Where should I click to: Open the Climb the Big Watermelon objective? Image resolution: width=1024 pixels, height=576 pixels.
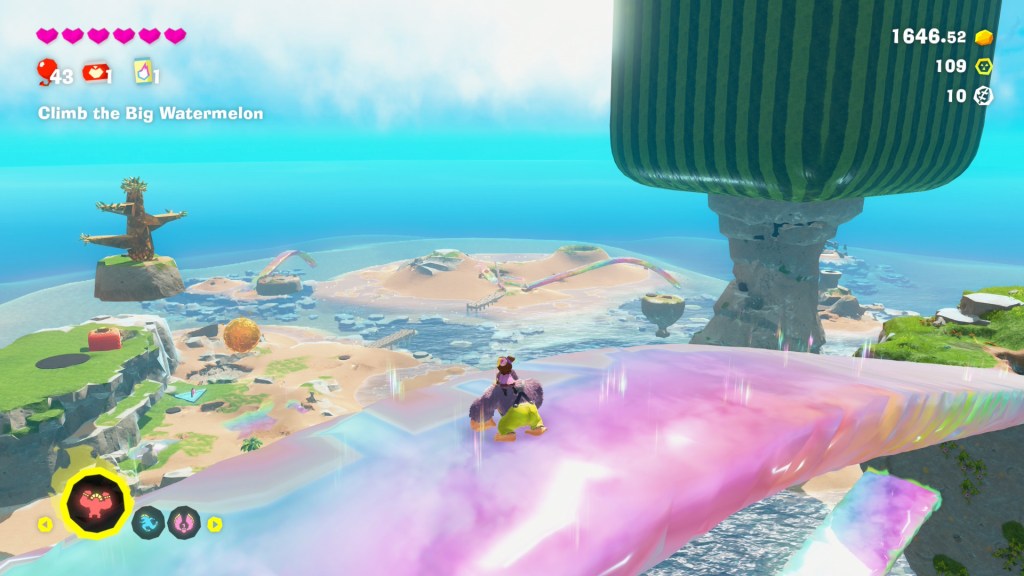[151, 114]
